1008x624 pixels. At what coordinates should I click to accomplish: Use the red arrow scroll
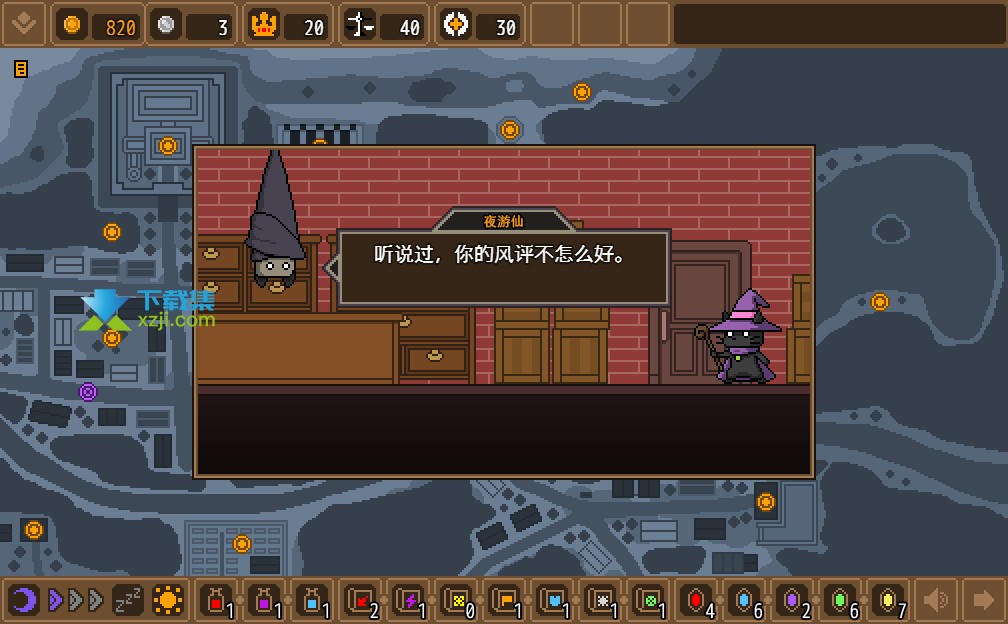coord(361,600)
